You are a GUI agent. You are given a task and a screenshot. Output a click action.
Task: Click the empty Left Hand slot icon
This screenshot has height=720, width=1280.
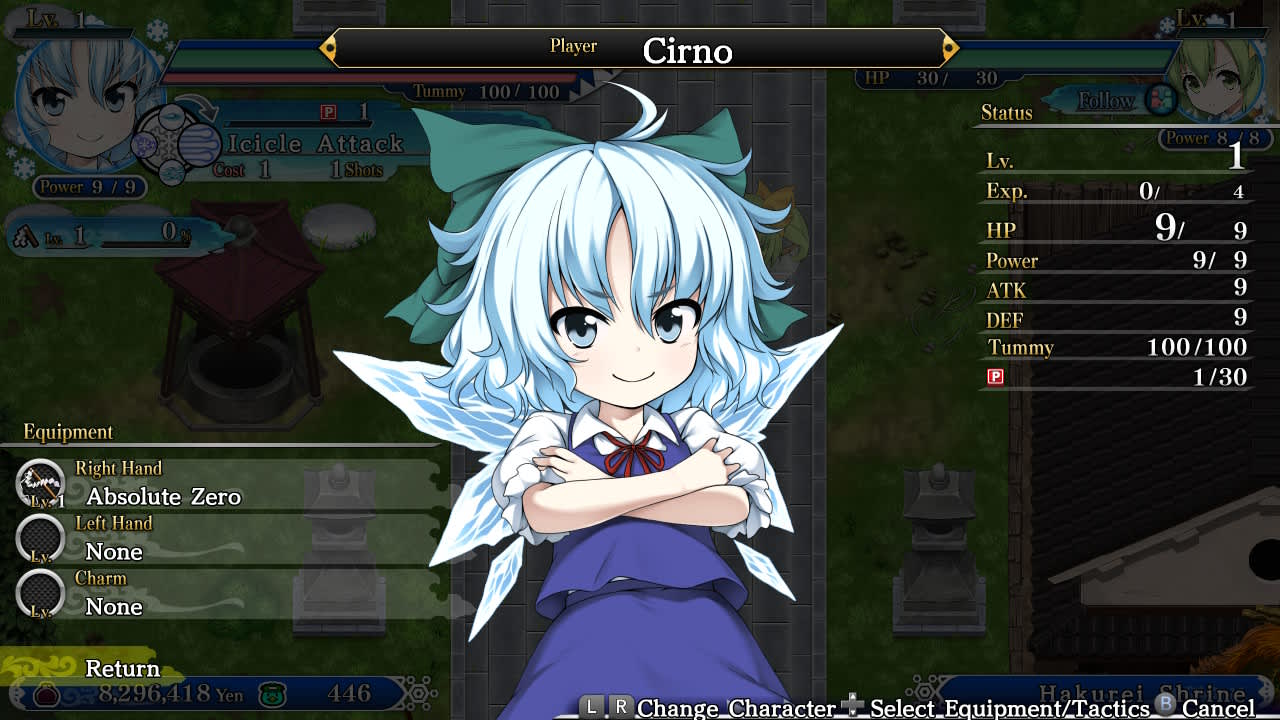(x=40, y=539)
